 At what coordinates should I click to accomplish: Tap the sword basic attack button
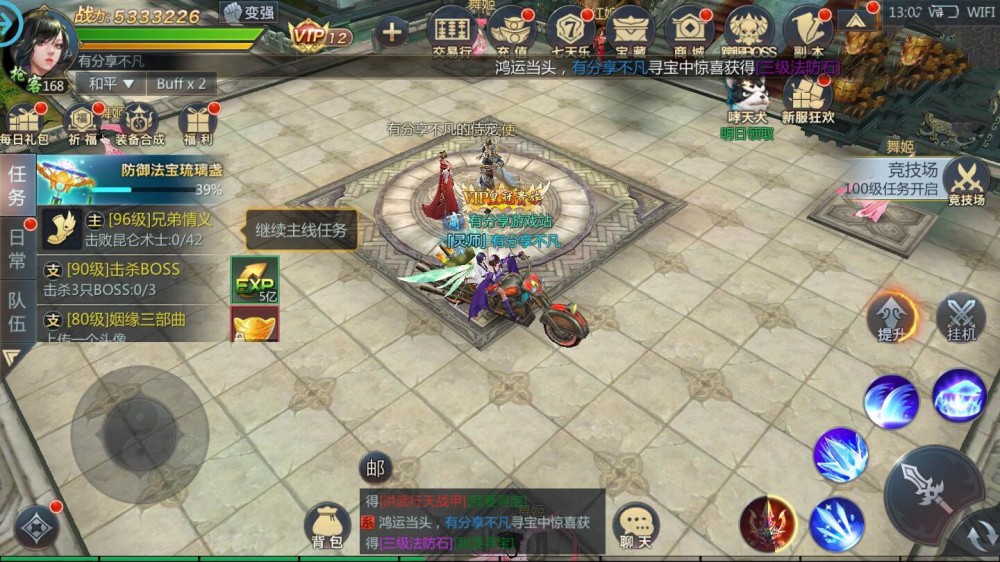[930, 492]
